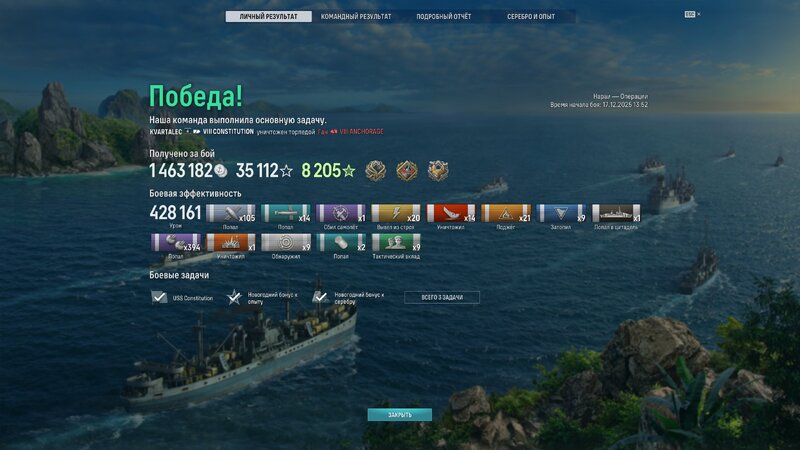Close the results screen with the X

(x=699, y=14)
